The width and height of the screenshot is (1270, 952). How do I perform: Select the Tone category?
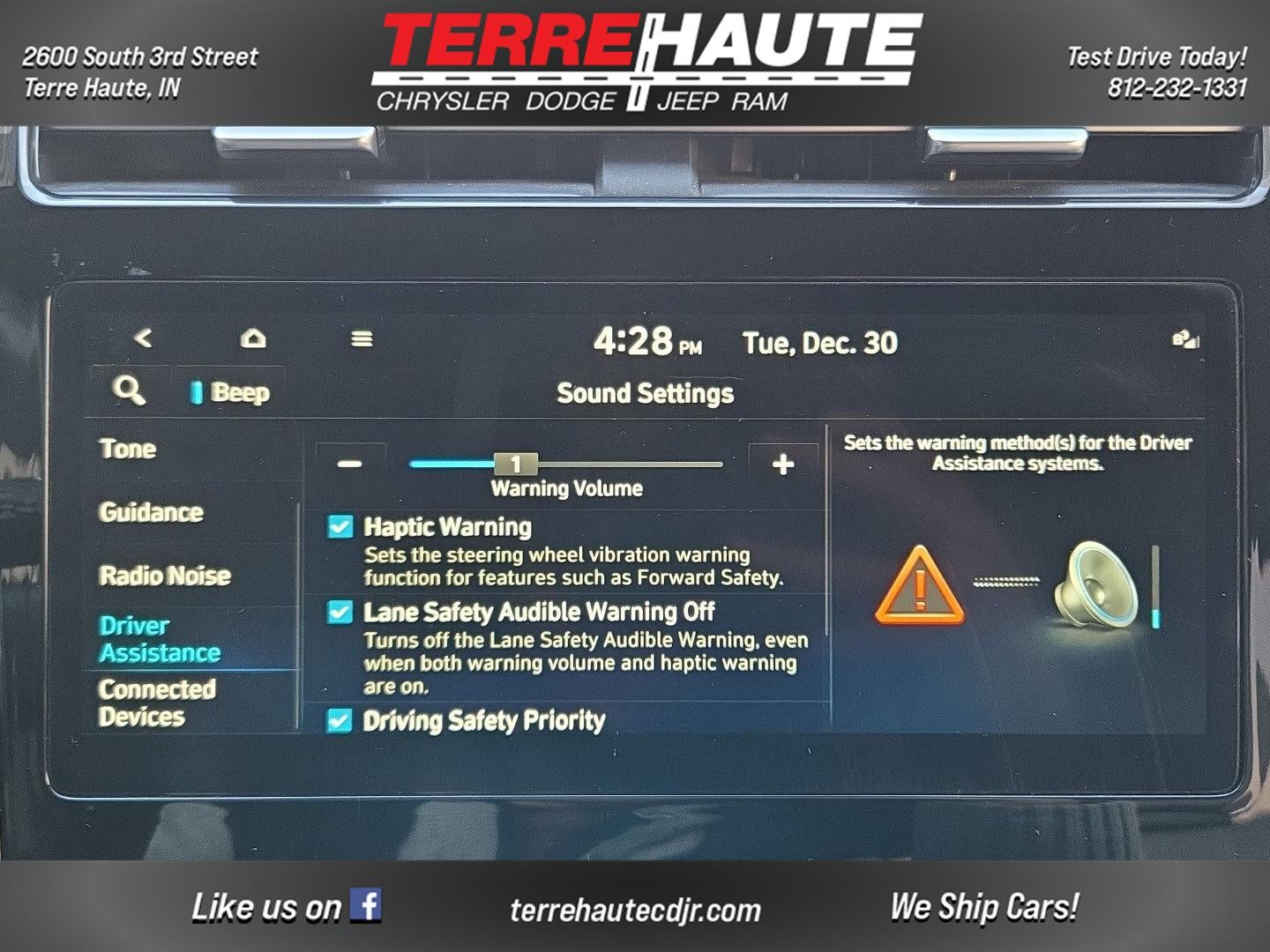click(x=129, y=450)
